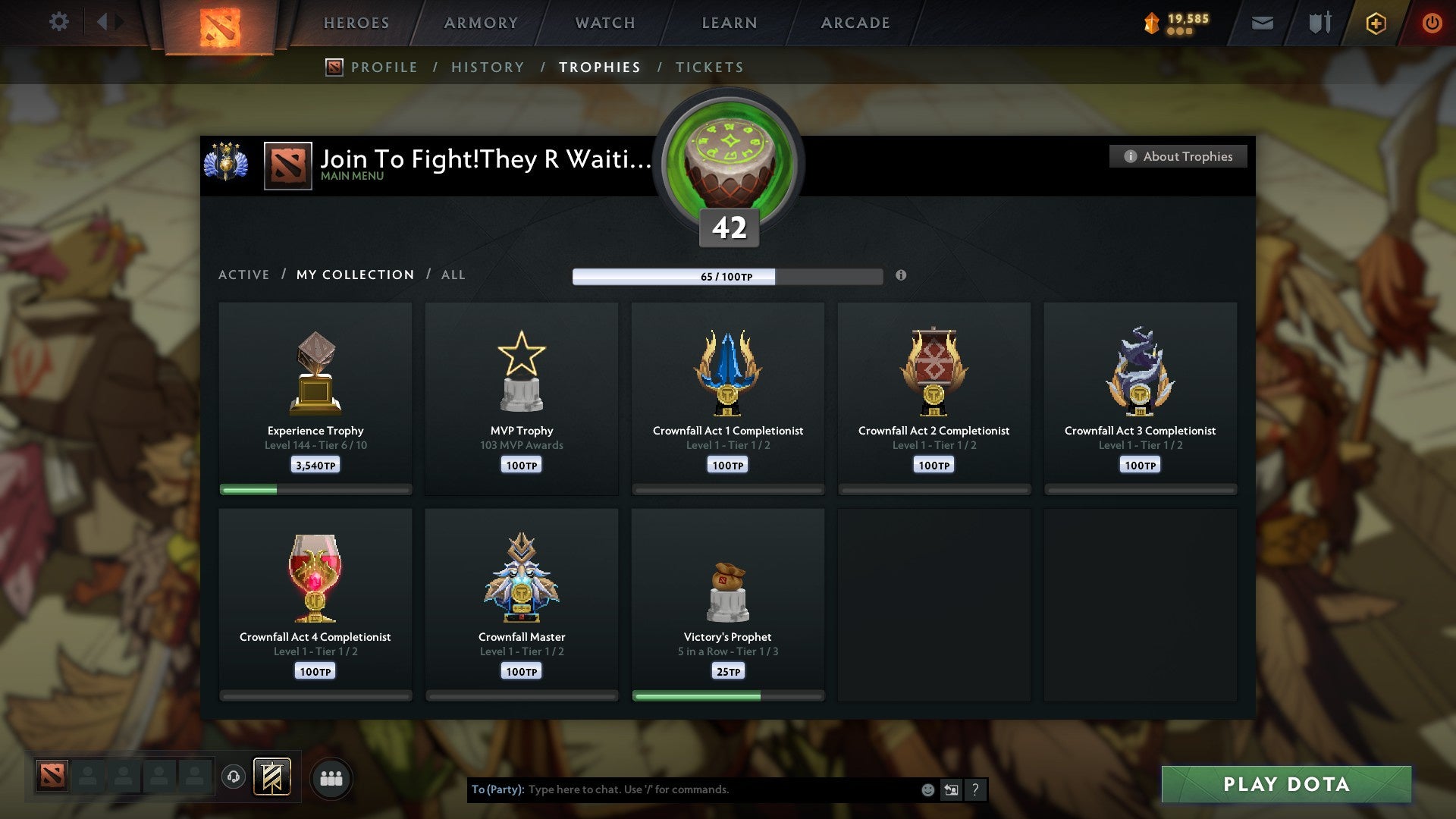Open the mail inbox envelope icon
This screenshot has height=819, width=1456.
coord(1263,23)
